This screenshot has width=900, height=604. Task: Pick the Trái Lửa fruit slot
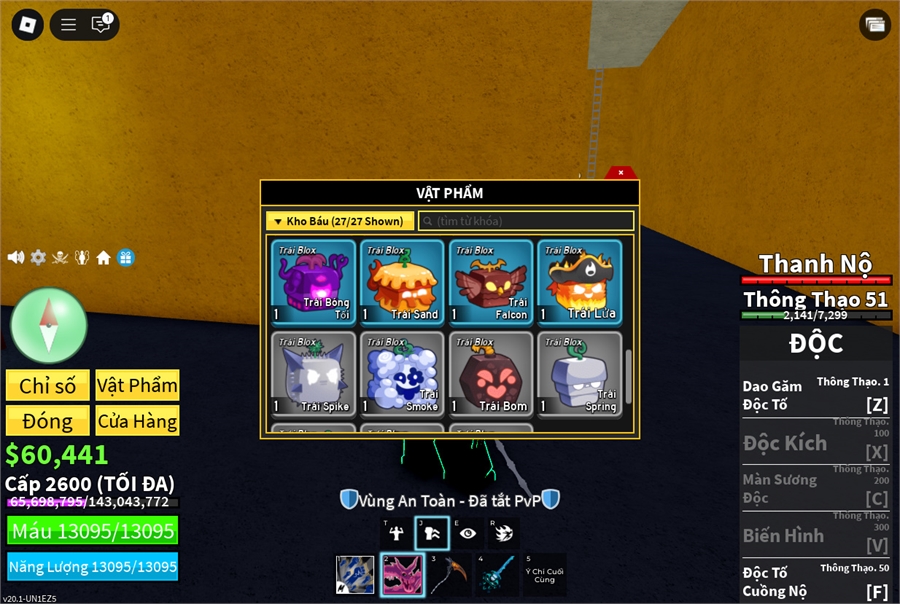pos(578,282)
